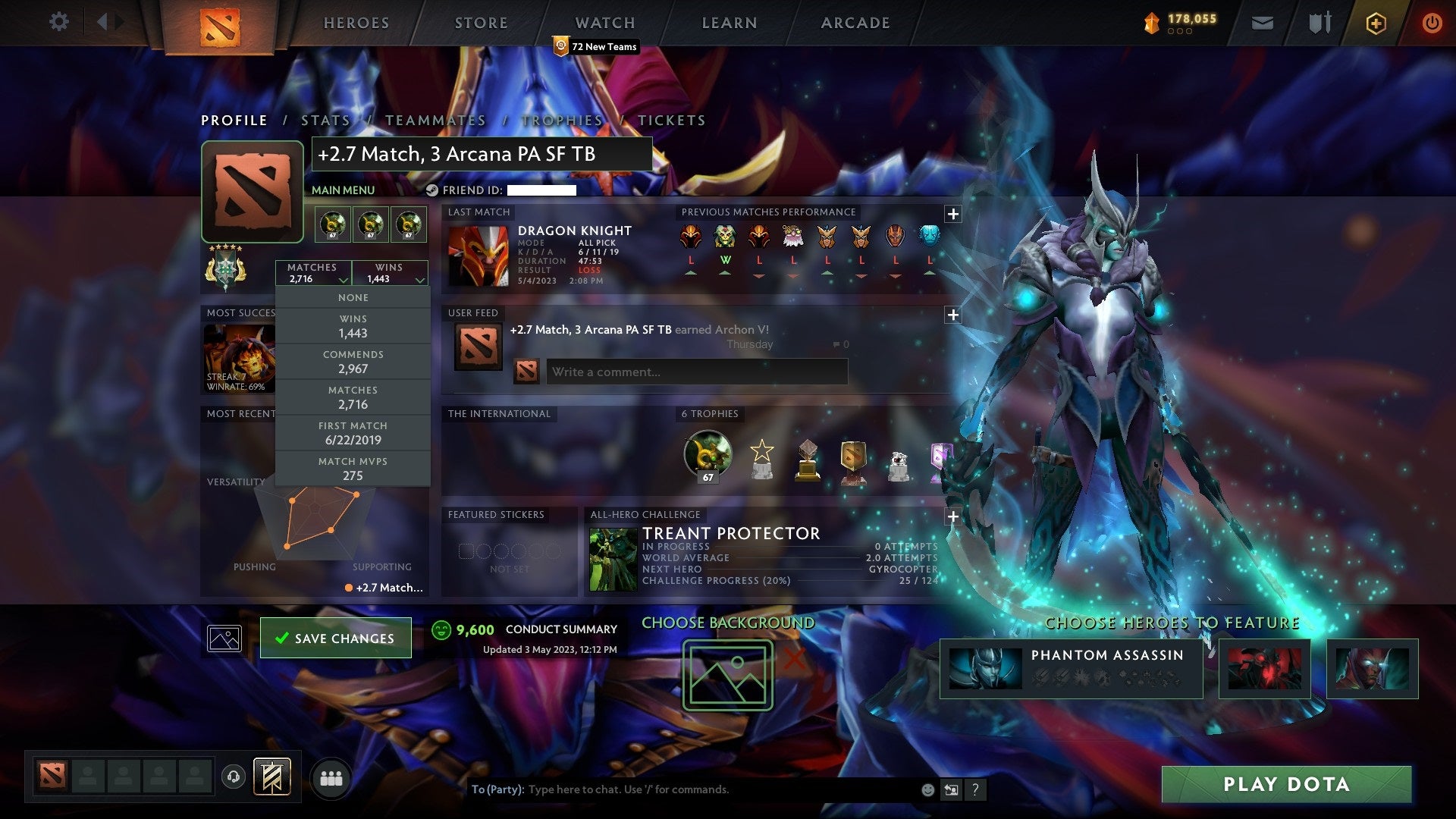
Task: Click the red power exit icon
Action: pos(1432,23)
